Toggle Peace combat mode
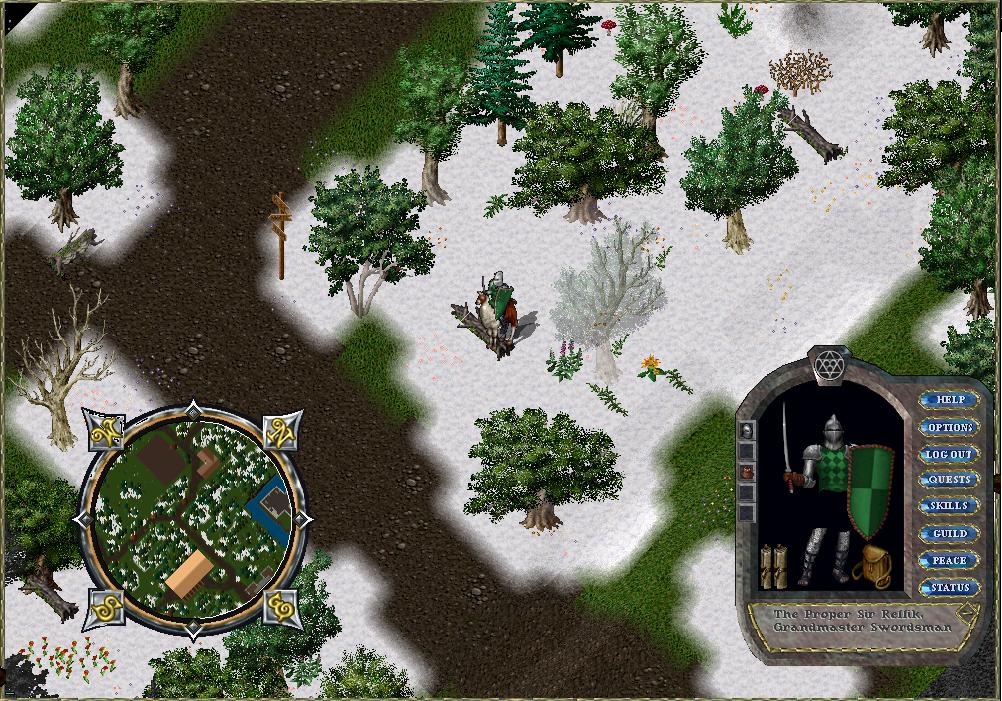The height and width of the screenshot is (701, 1002). tap(949, 561)
